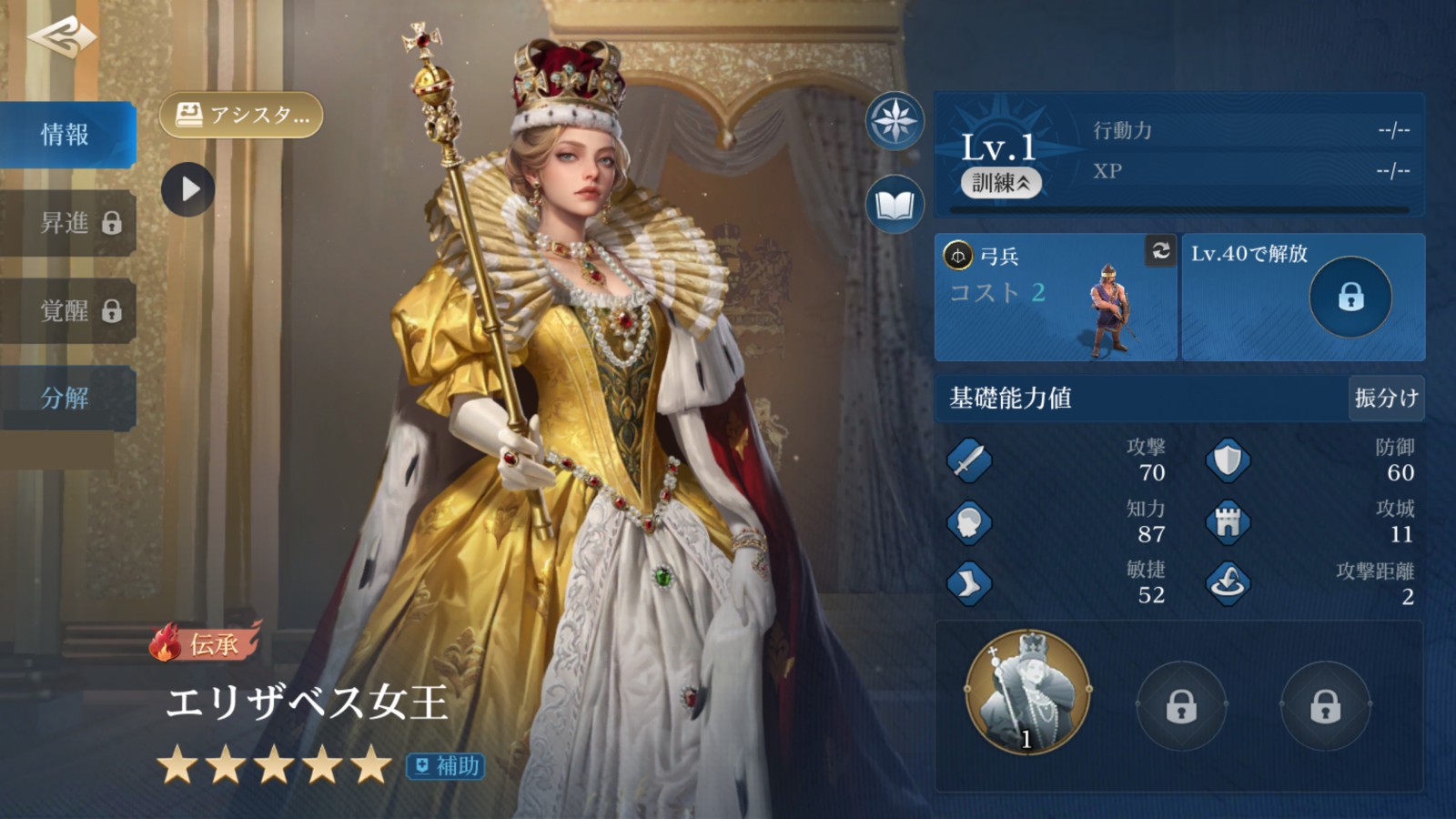Open the 分解 tab
The width and height of the screenshot is (1456, 819).
(66, 398)
